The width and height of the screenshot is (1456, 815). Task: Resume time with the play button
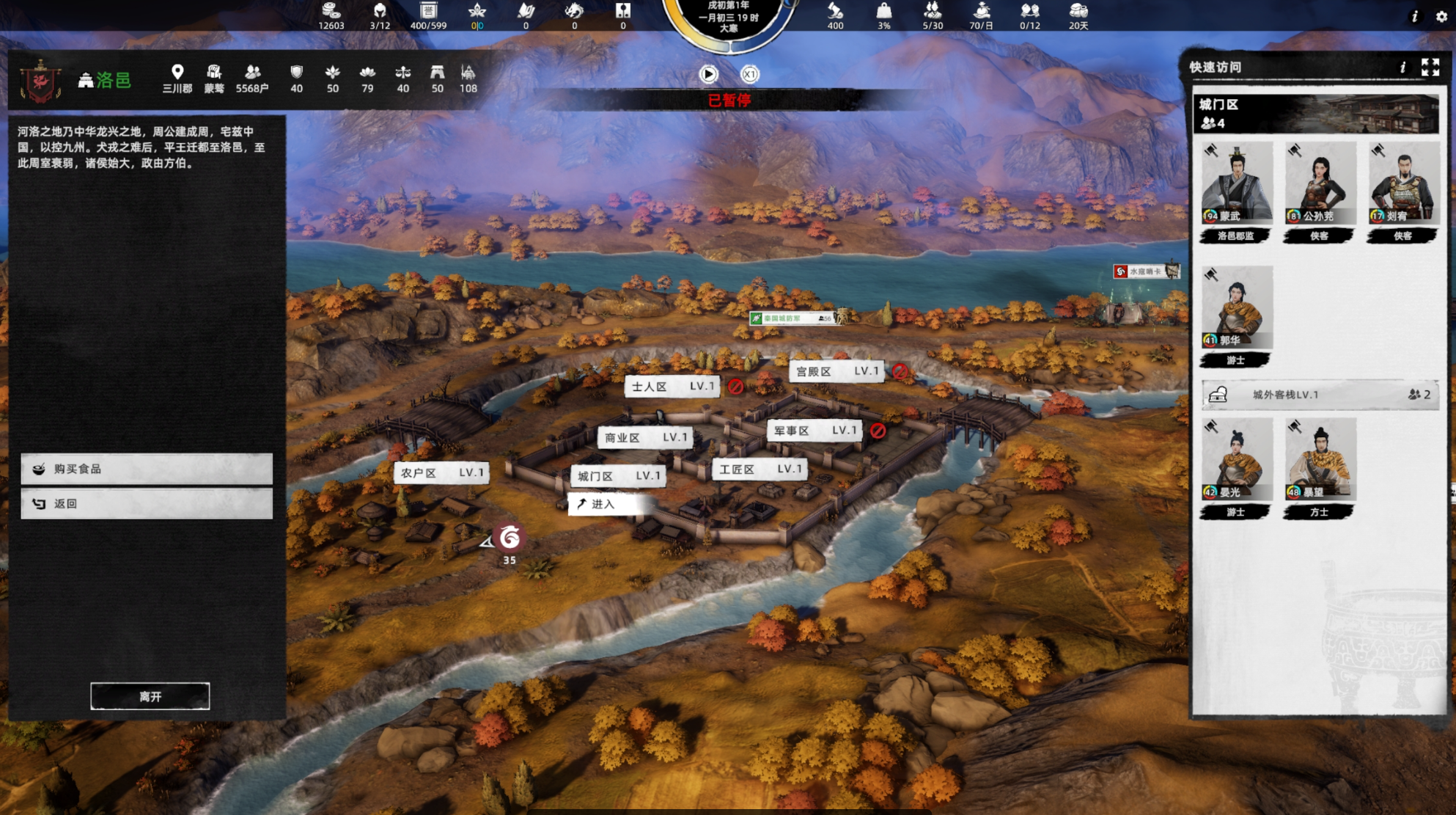(x=708, y=74)
